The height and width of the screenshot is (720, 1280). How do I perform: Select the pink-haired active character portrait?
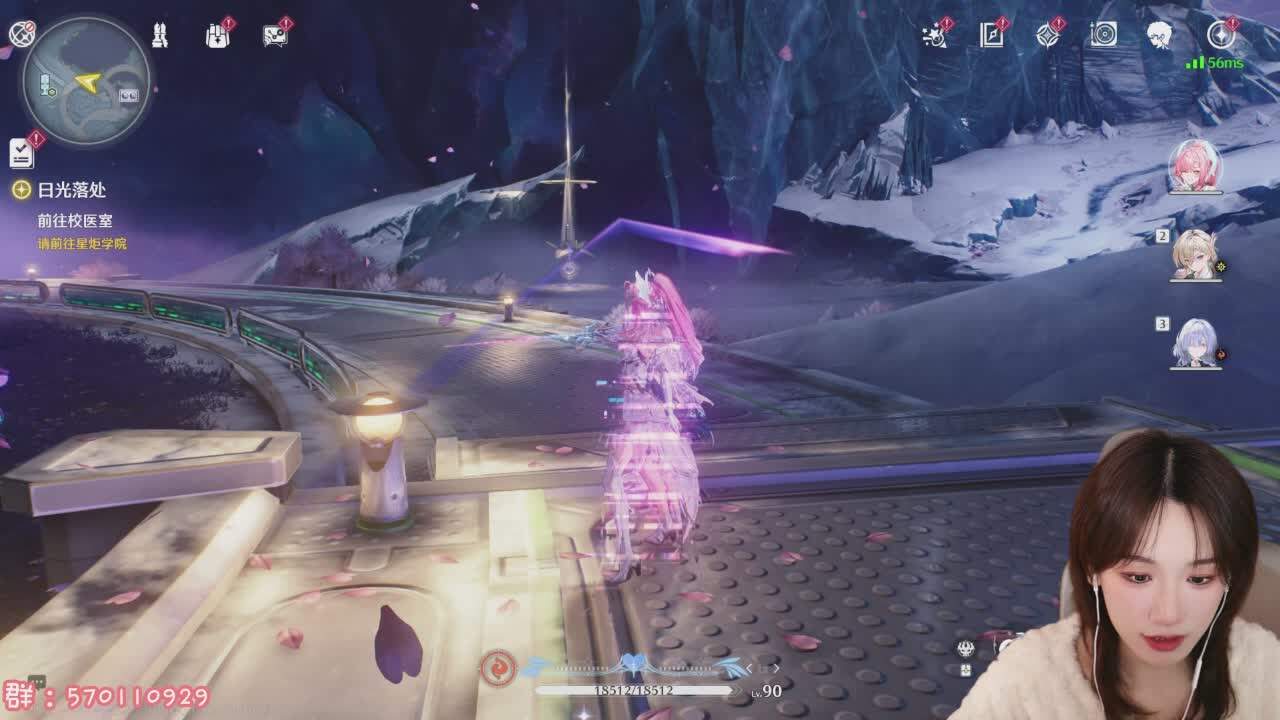1195,165
